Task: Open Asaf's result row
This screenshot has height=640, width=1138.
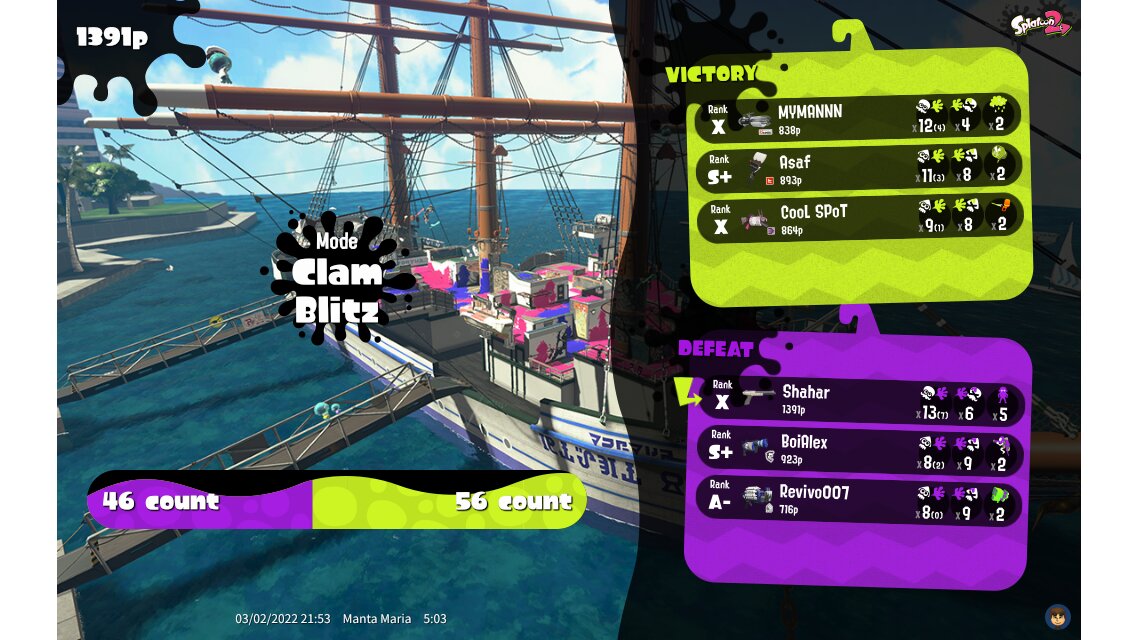Action: [x=858, y=167]
